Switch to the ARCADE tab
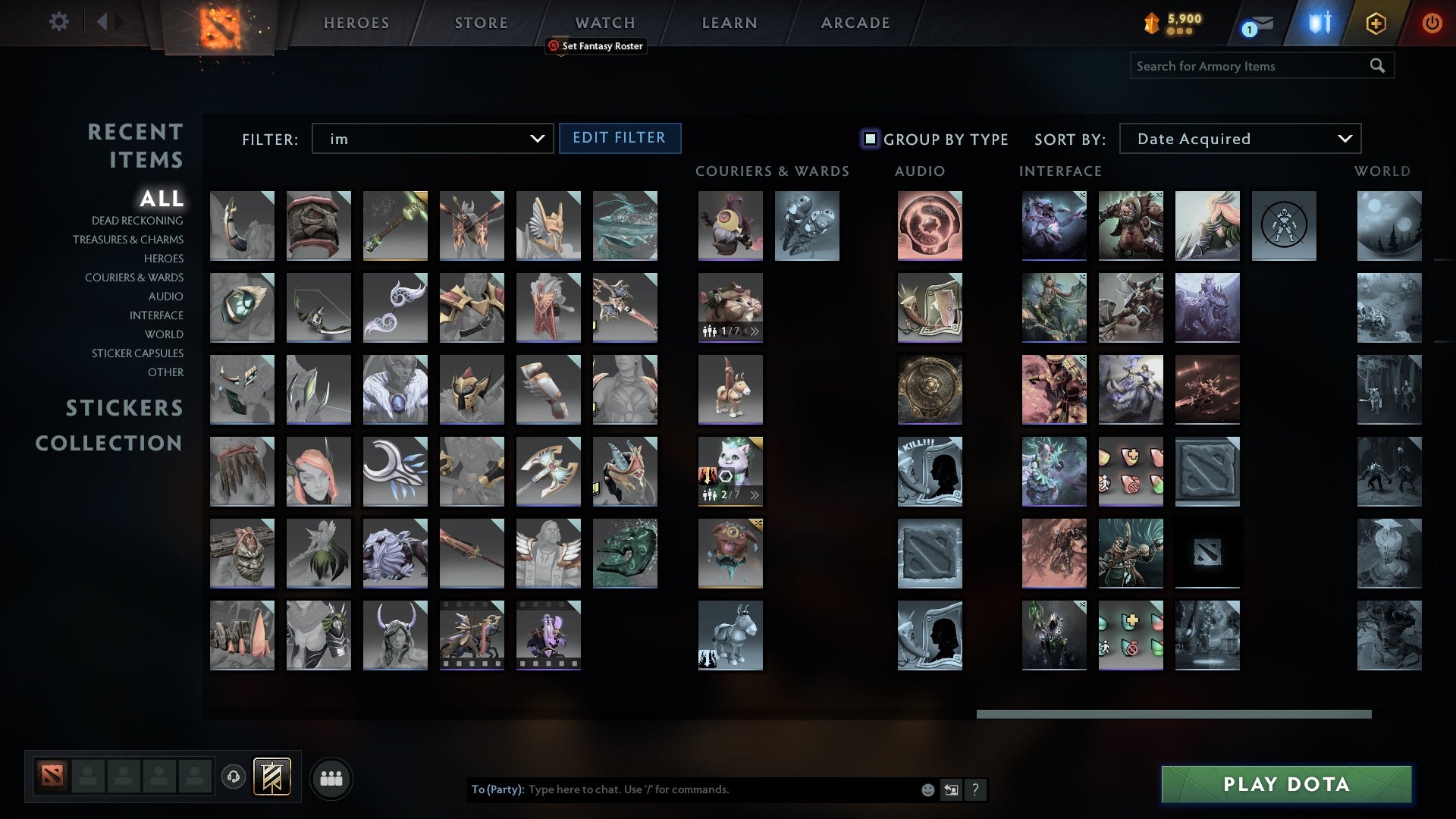 click(x=854, y=23)
